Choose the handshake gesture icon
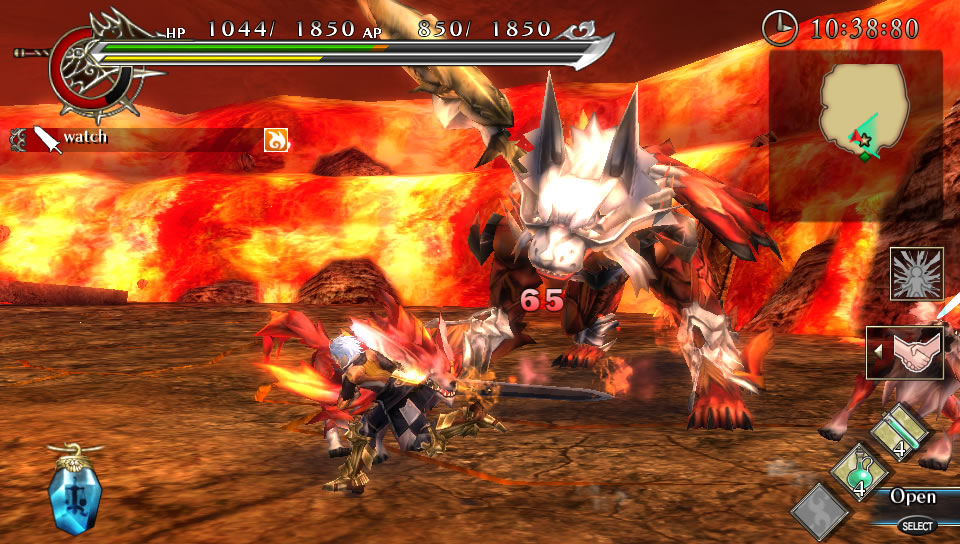The width and height of the screenshot is (960, 544). 909,352
